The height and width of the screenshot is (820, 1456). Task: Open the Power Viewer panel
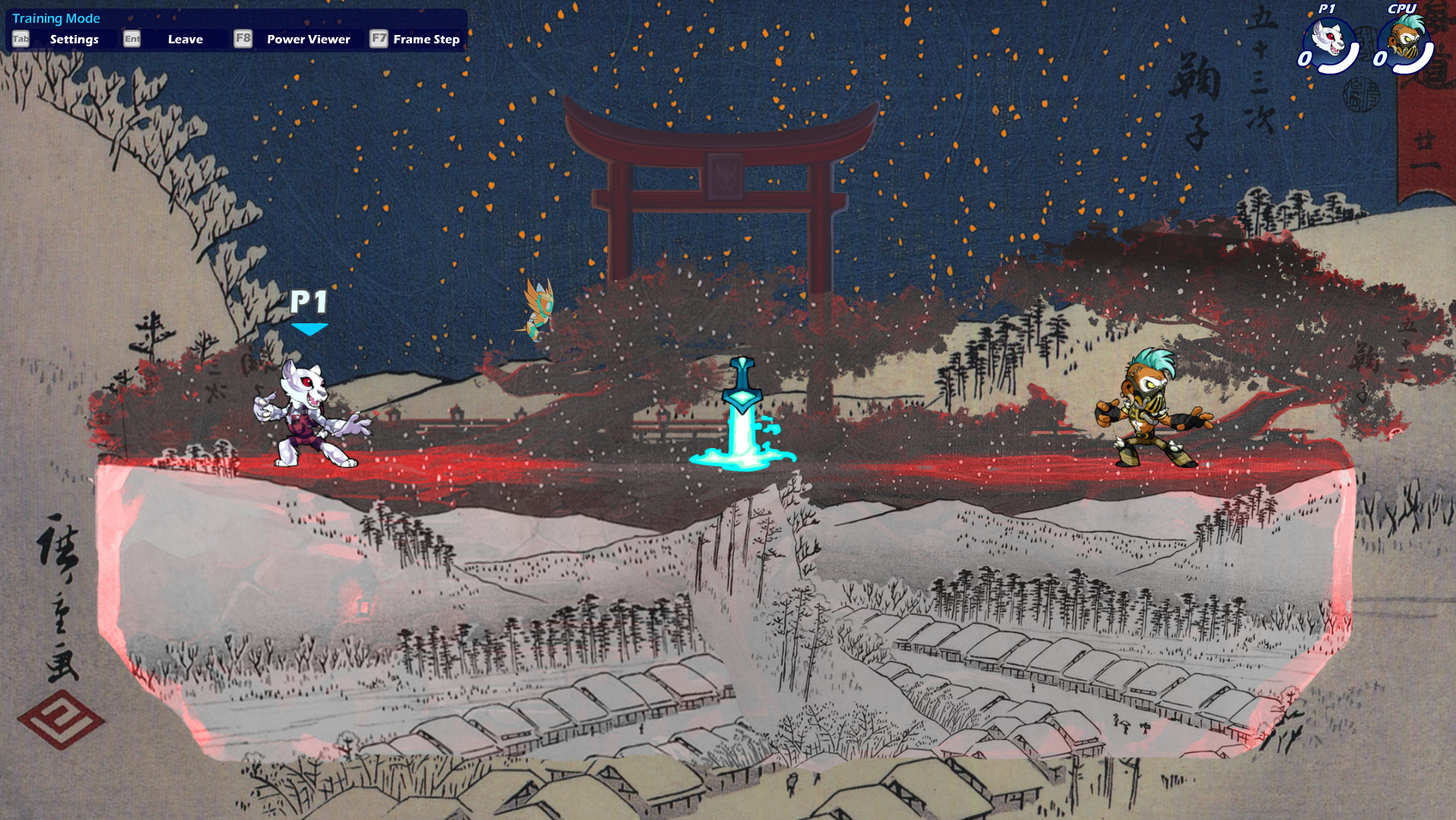click(307, 38)
